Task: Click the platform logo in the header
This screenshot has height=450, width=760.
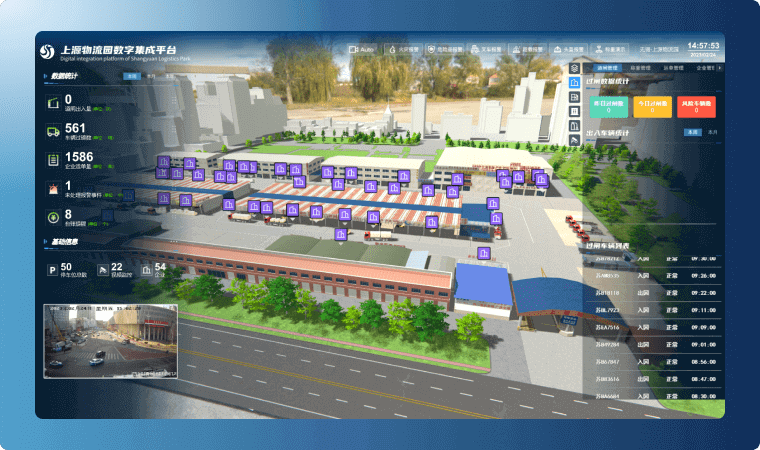Action: coord(47,51)
